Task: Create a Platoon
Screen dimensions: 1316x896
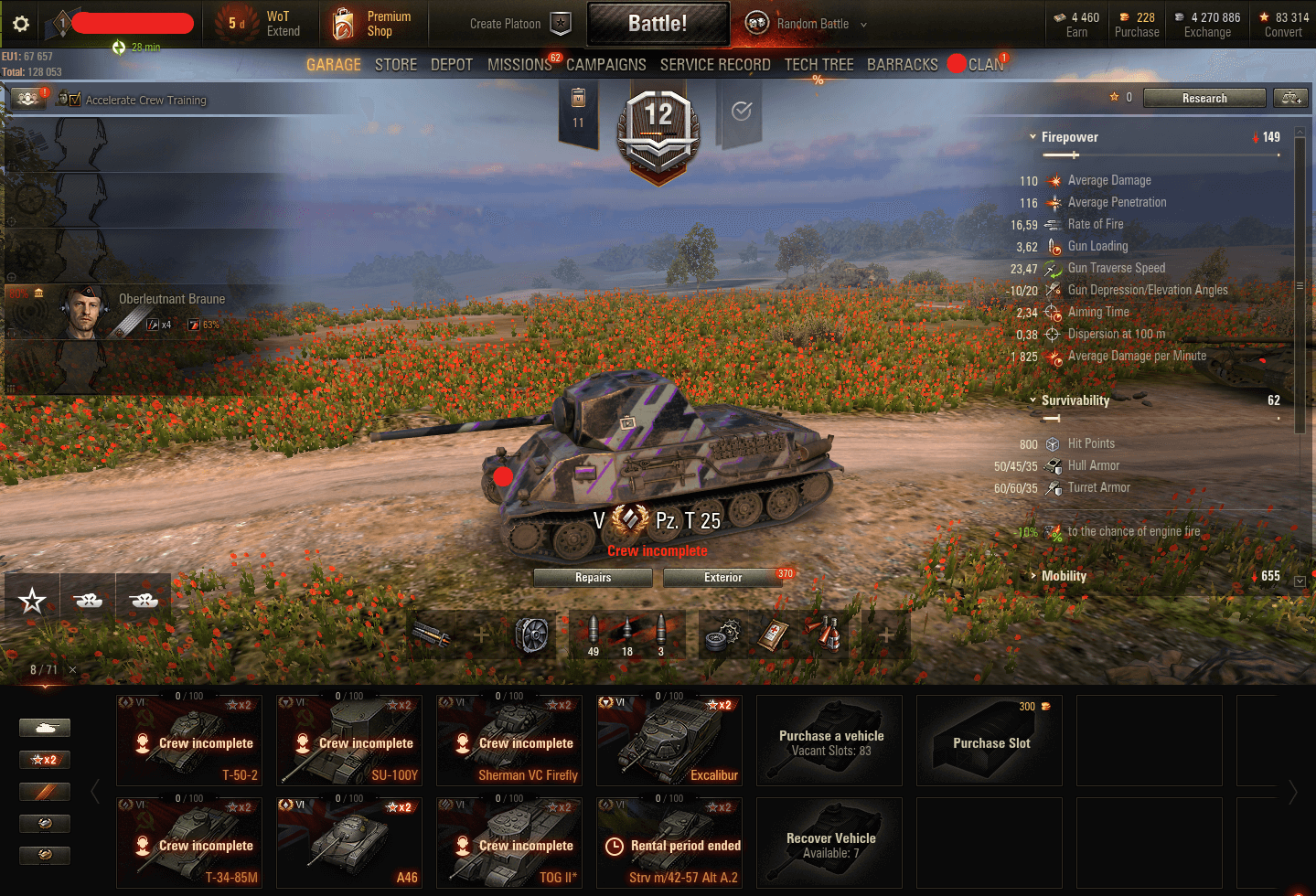Action: [519, 24]
